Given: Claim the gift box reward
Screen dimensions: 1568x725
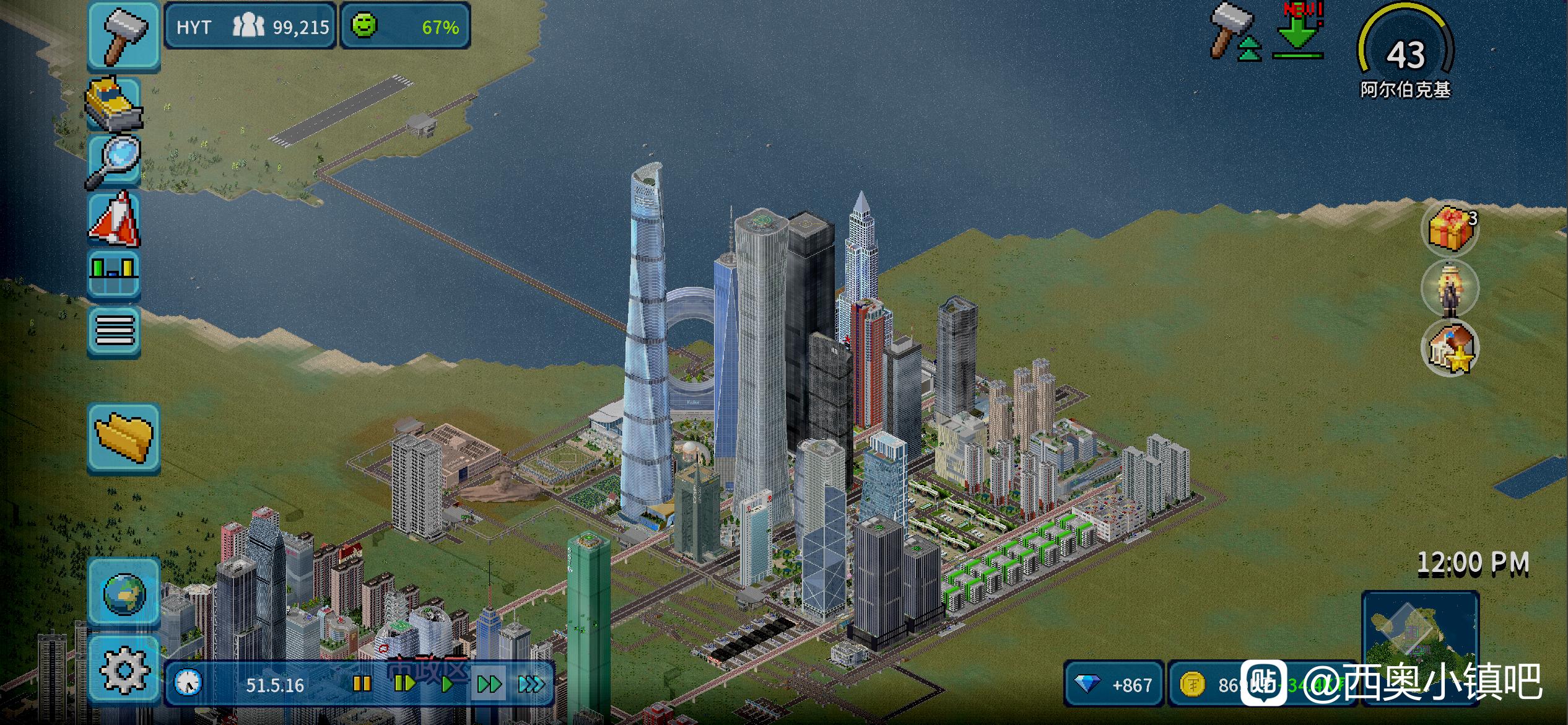Looking at the screenshot, I should click(x=1449, y=229).
